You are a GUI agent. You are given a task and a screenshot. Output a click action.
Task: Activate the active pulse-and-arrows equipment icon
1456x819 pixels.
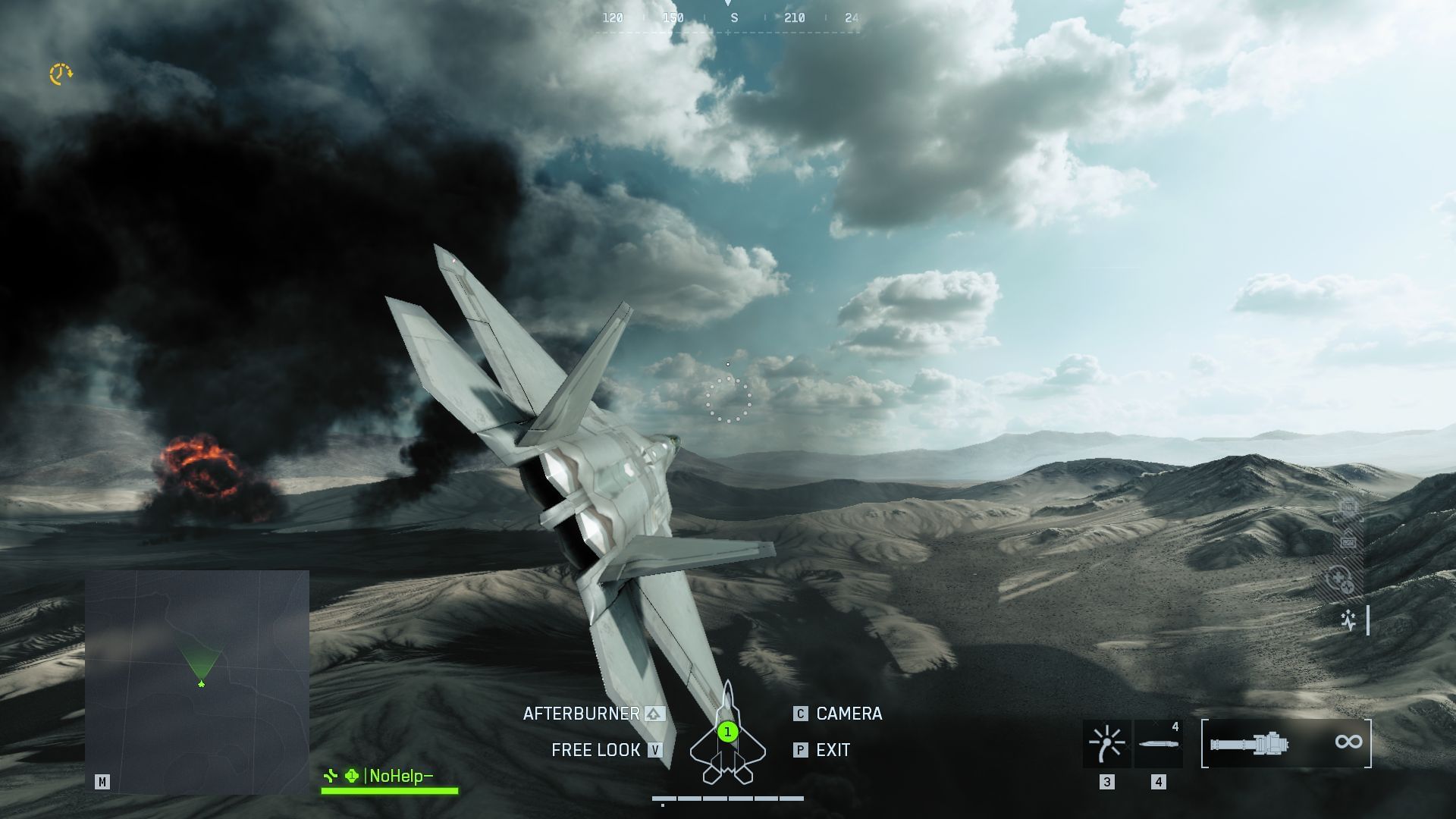(1348, 620)
